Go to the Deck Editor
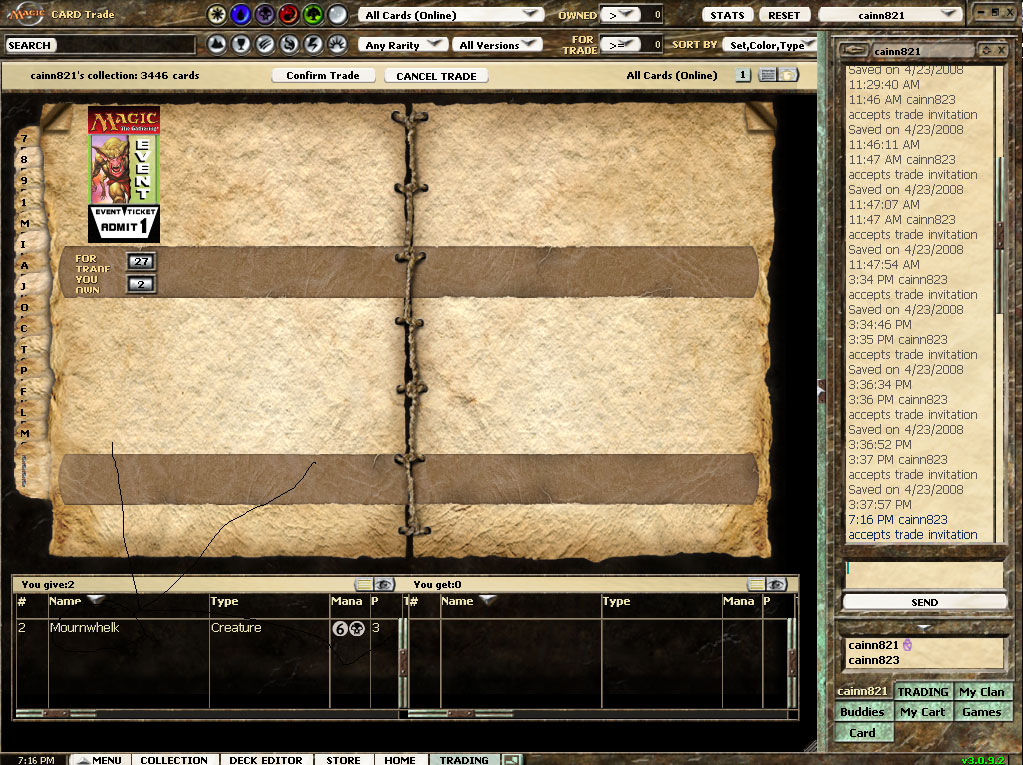The height and width of the screenshot is (765, 1023). coord(265,760)
